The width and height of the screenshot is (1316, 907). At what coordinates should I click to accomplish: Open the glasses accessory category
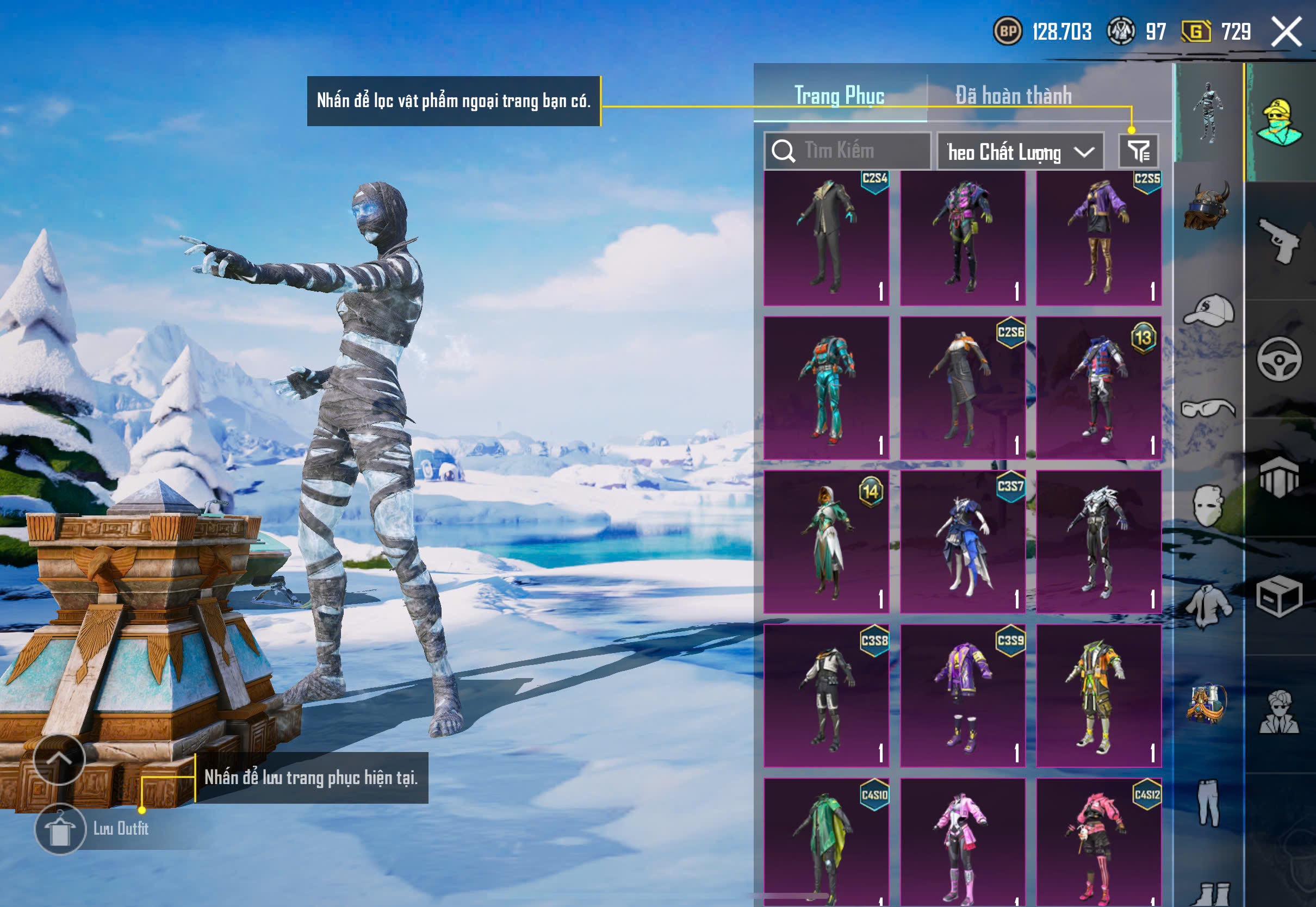[1208, 408]
